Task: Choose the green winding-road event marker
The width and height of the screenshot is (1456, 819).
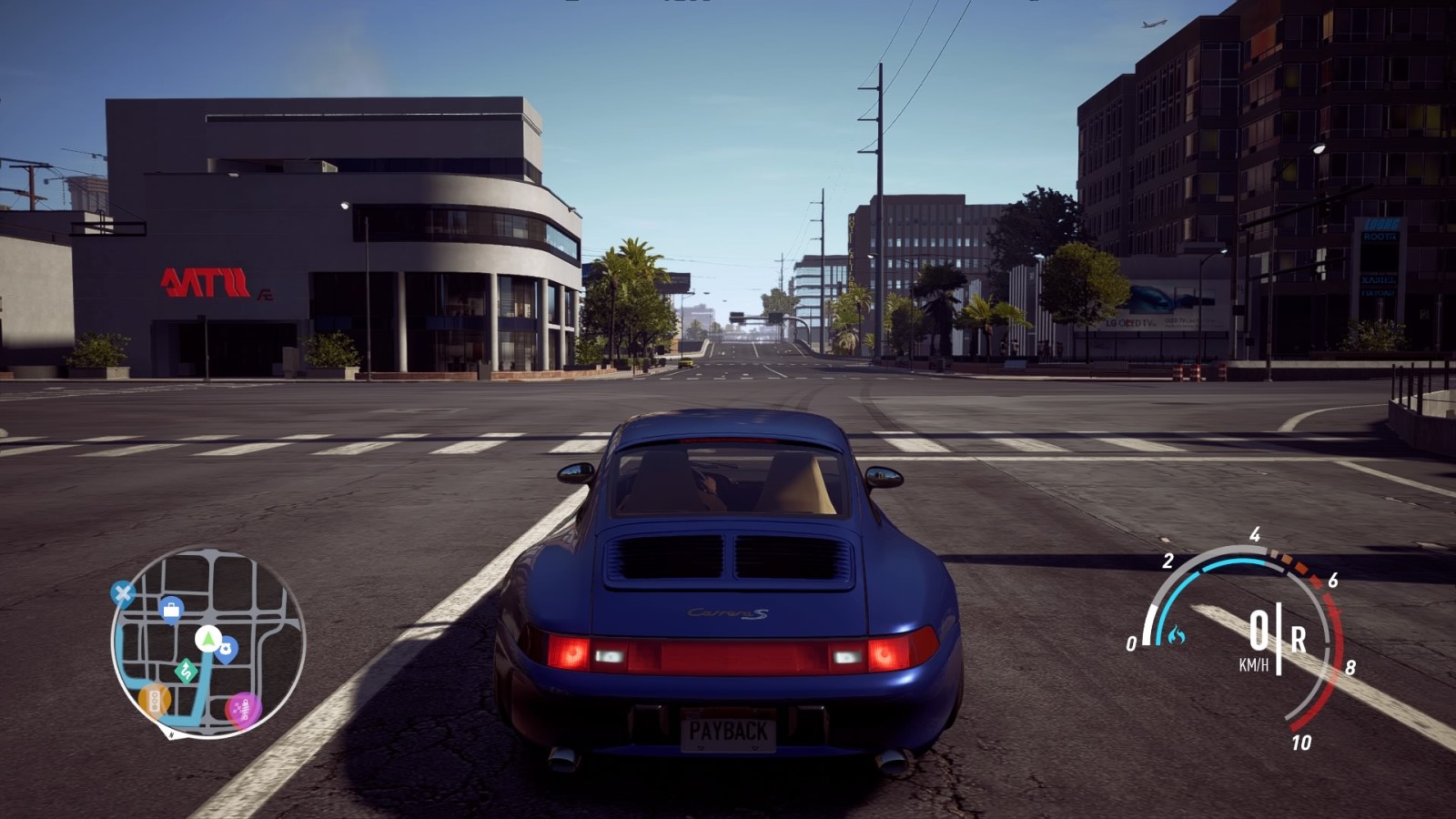Action: pos(186,671)
